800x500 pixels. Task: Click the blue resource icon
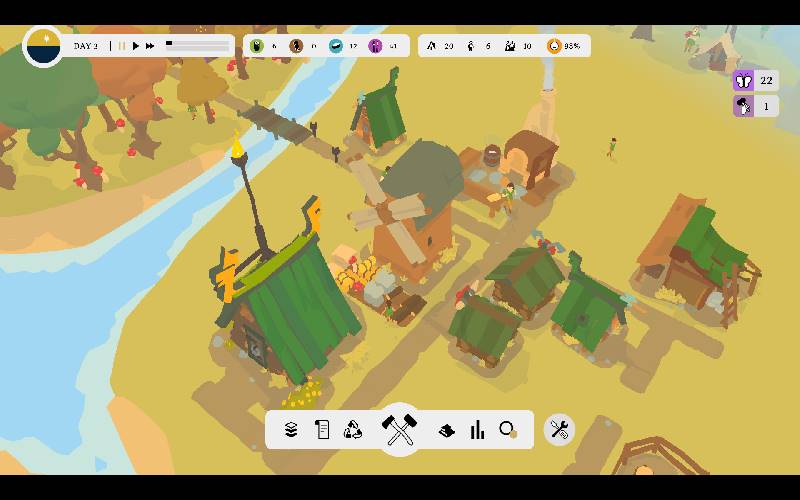(x=335, y=46)
